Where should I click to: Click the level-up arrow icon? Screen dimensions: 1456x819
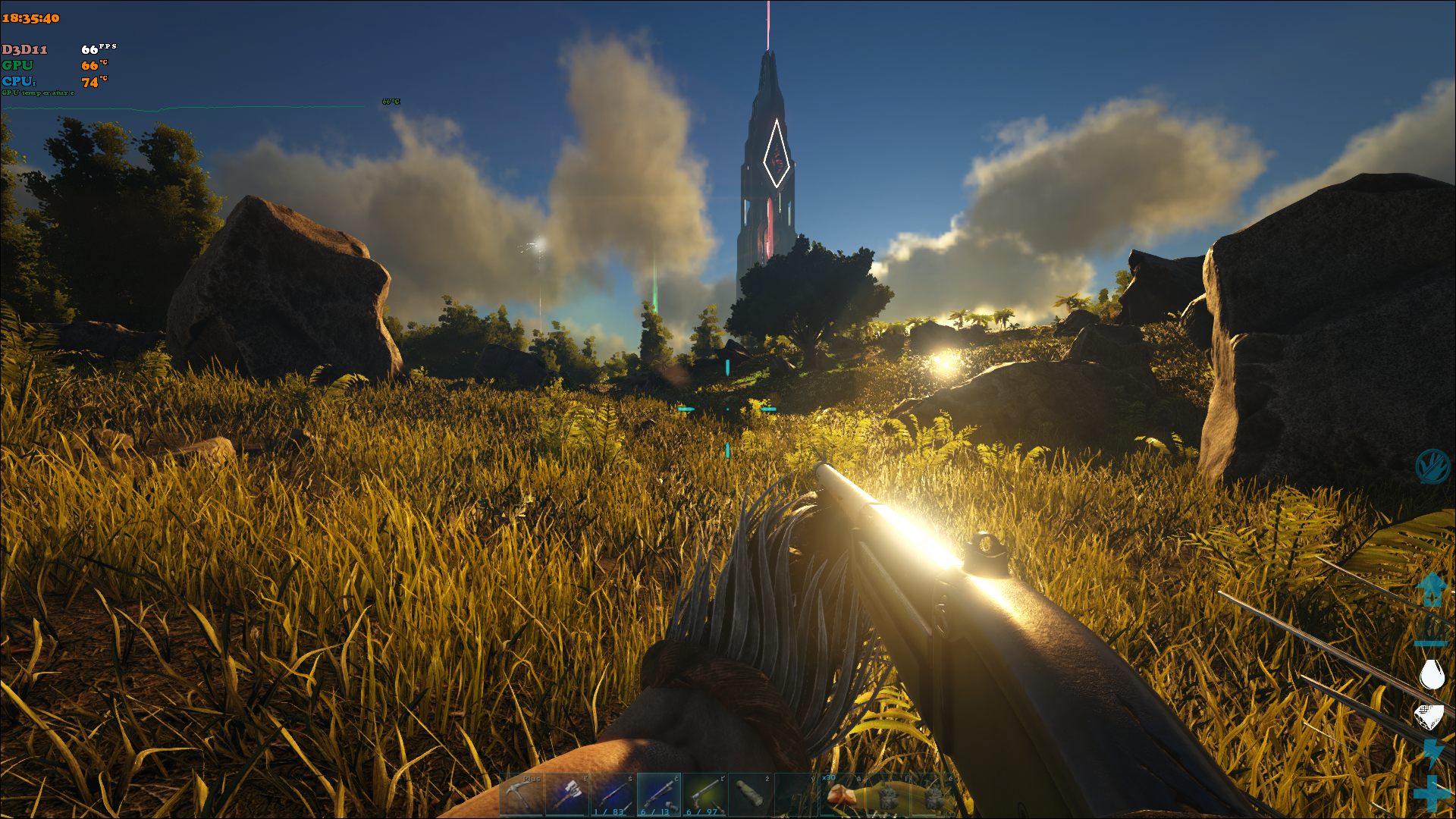1431,588
